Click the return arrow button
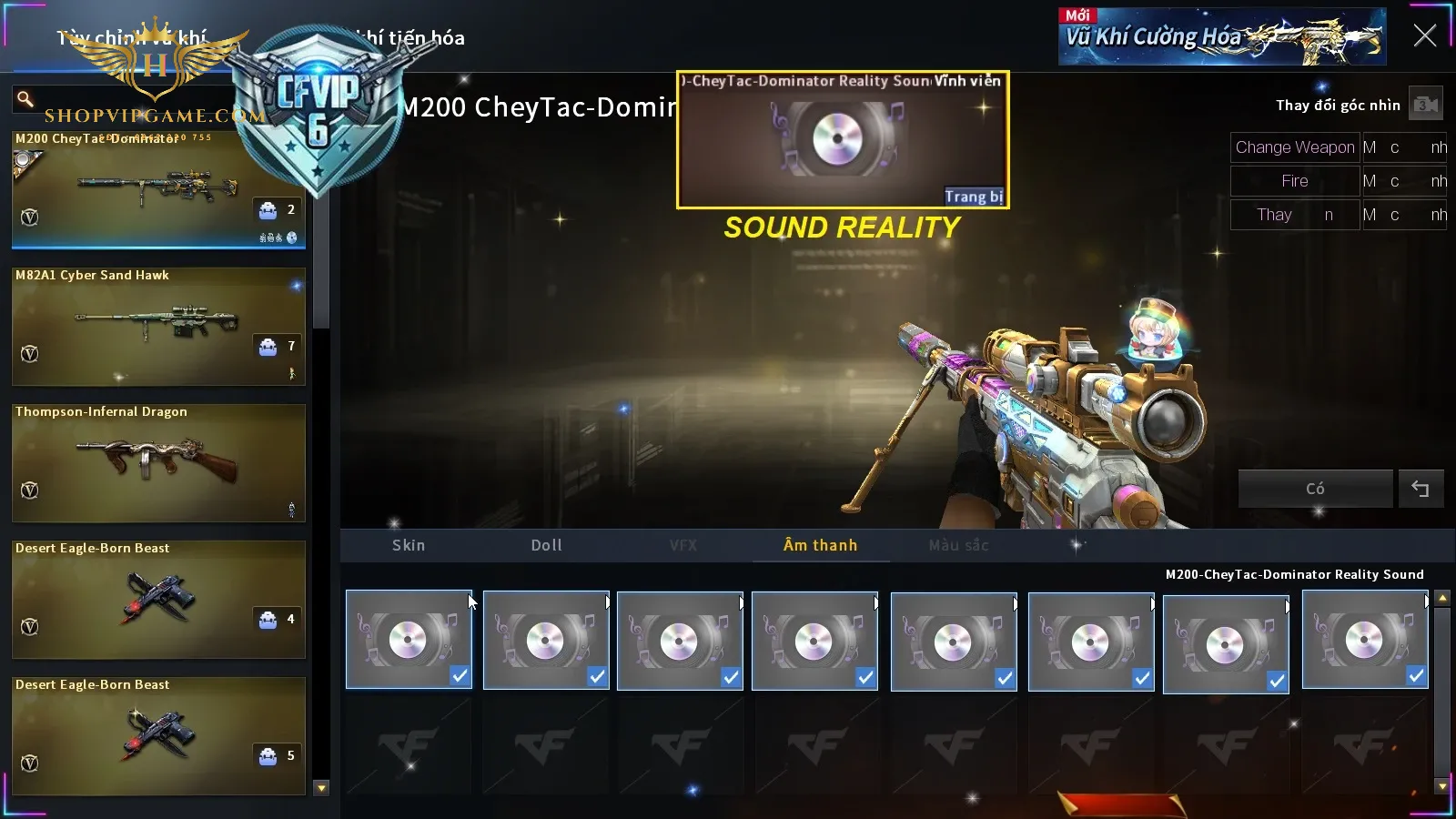This screenshot has width=1456, height=819. (x=1421, y=489)
